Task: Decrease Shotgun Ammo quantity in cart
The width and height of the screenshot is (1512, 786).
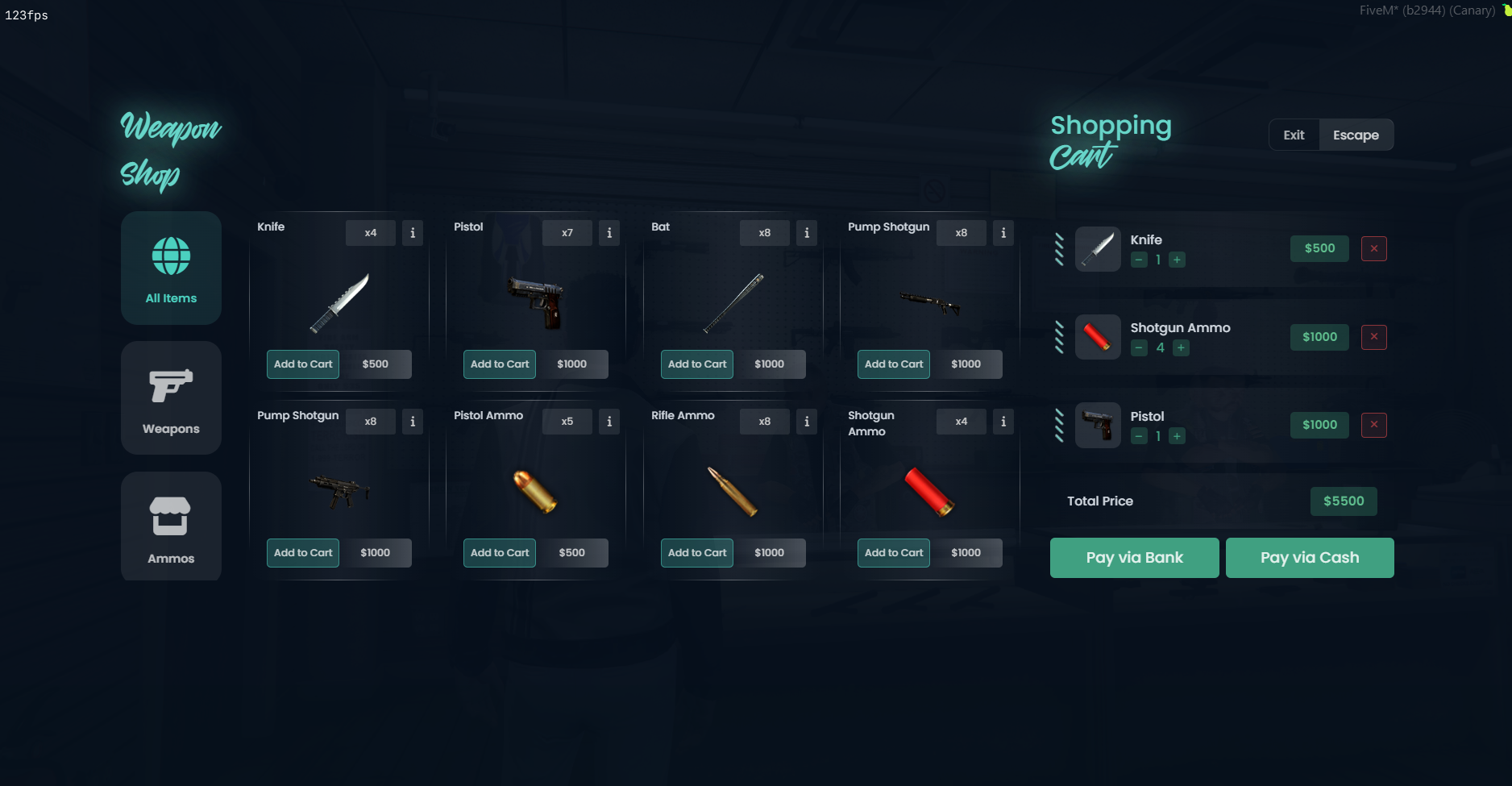Action: click(1139, 348)
